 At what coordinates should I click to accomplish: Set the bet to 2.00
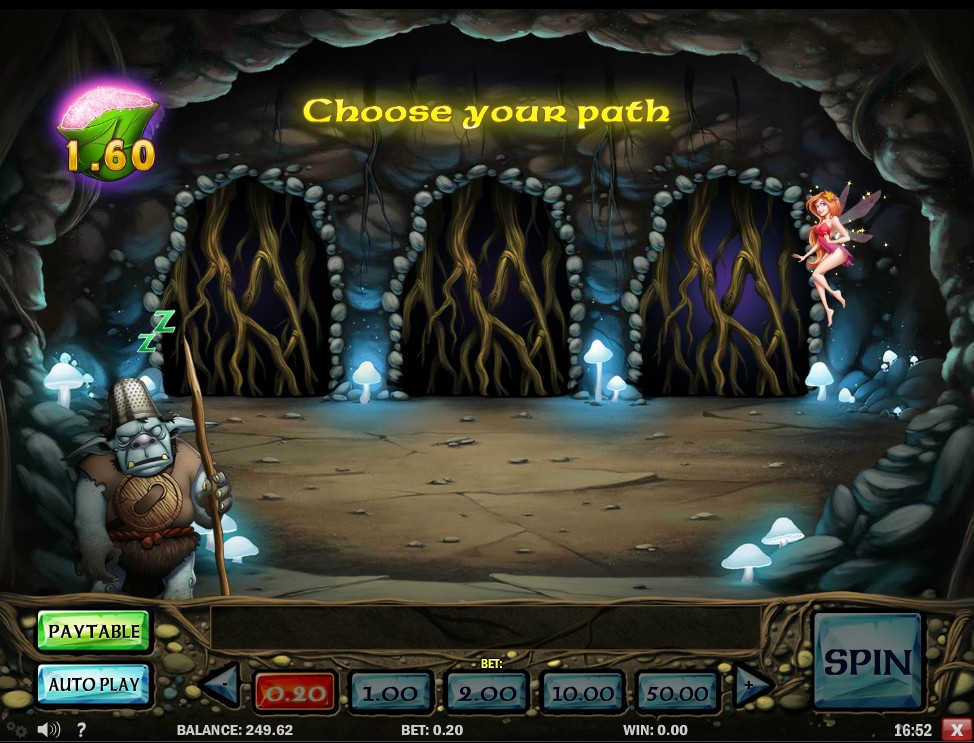[487, 692]
